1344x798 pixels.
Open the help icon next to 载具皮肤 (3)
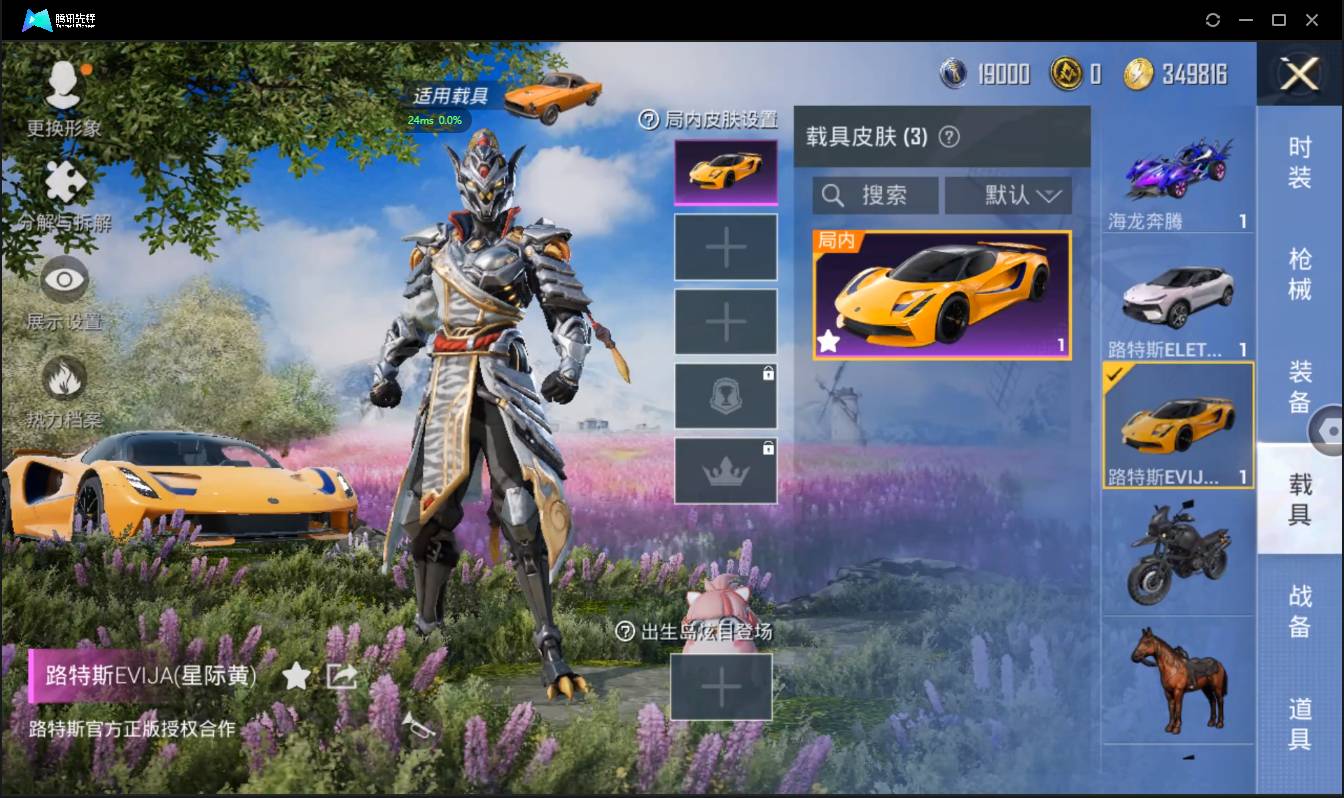(x=950, y=137)
